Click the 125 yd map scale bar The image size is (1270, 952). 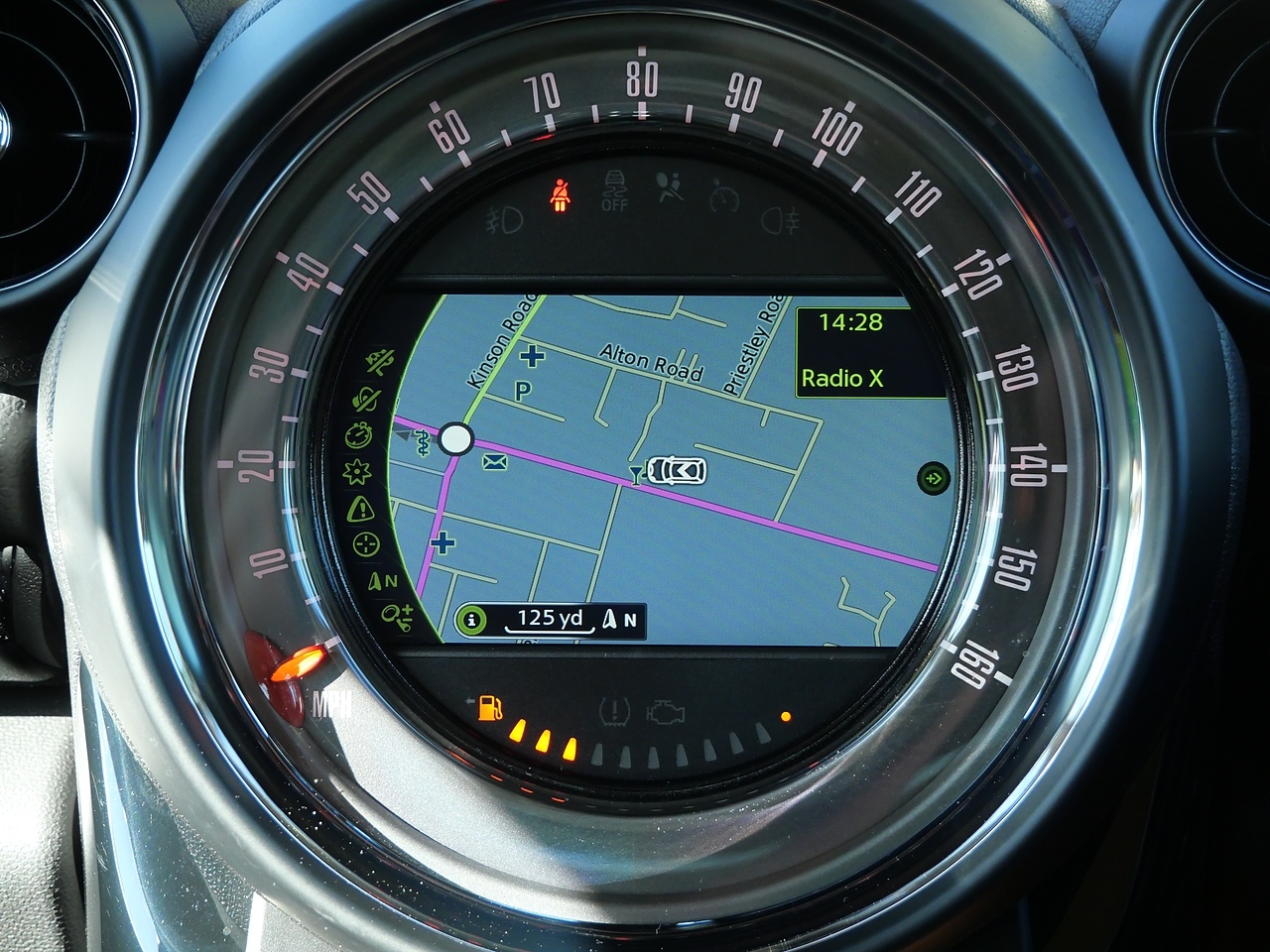point(551,620)
